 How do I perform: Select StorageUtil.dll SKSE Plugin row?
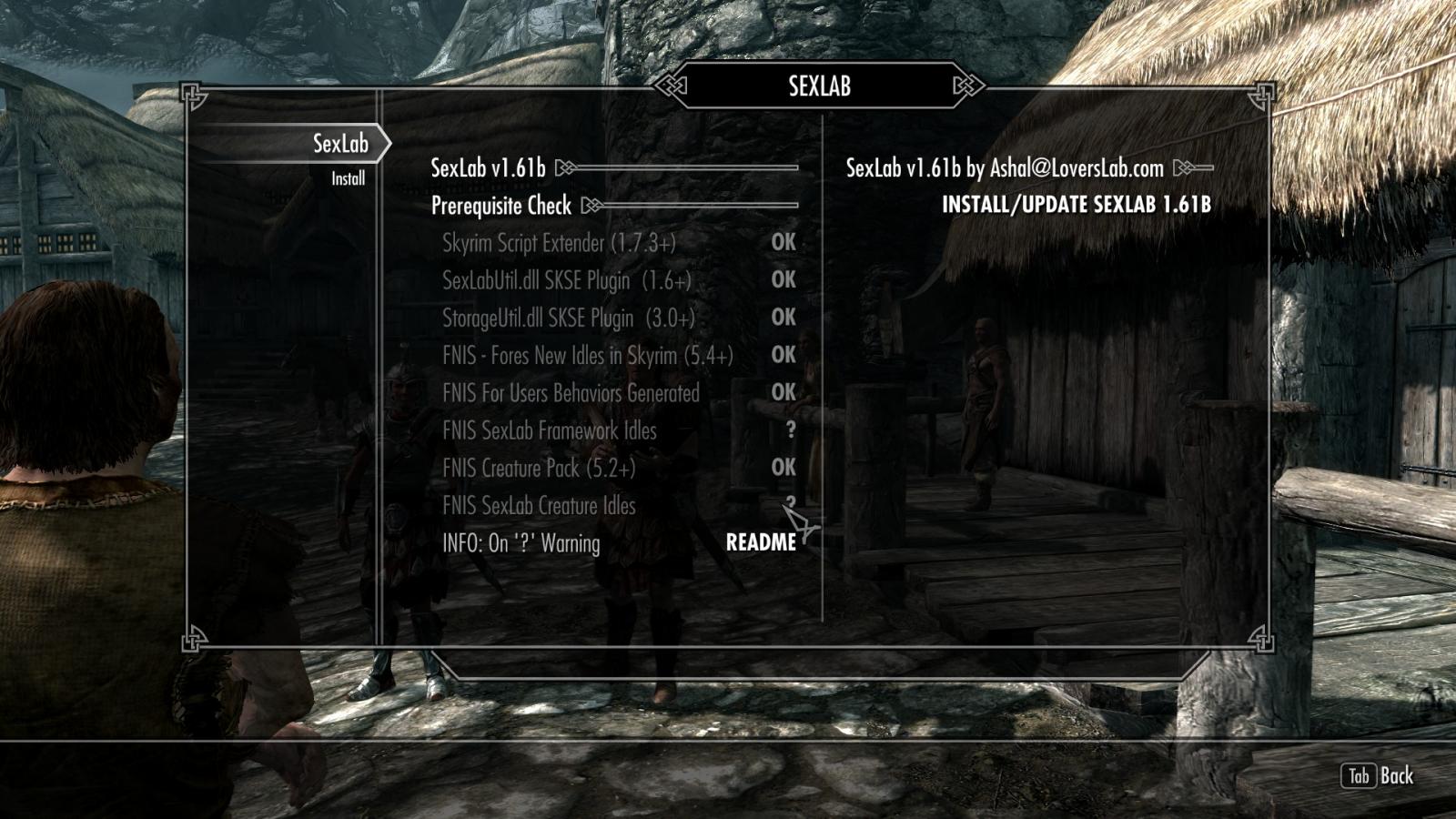click(568, 318)
